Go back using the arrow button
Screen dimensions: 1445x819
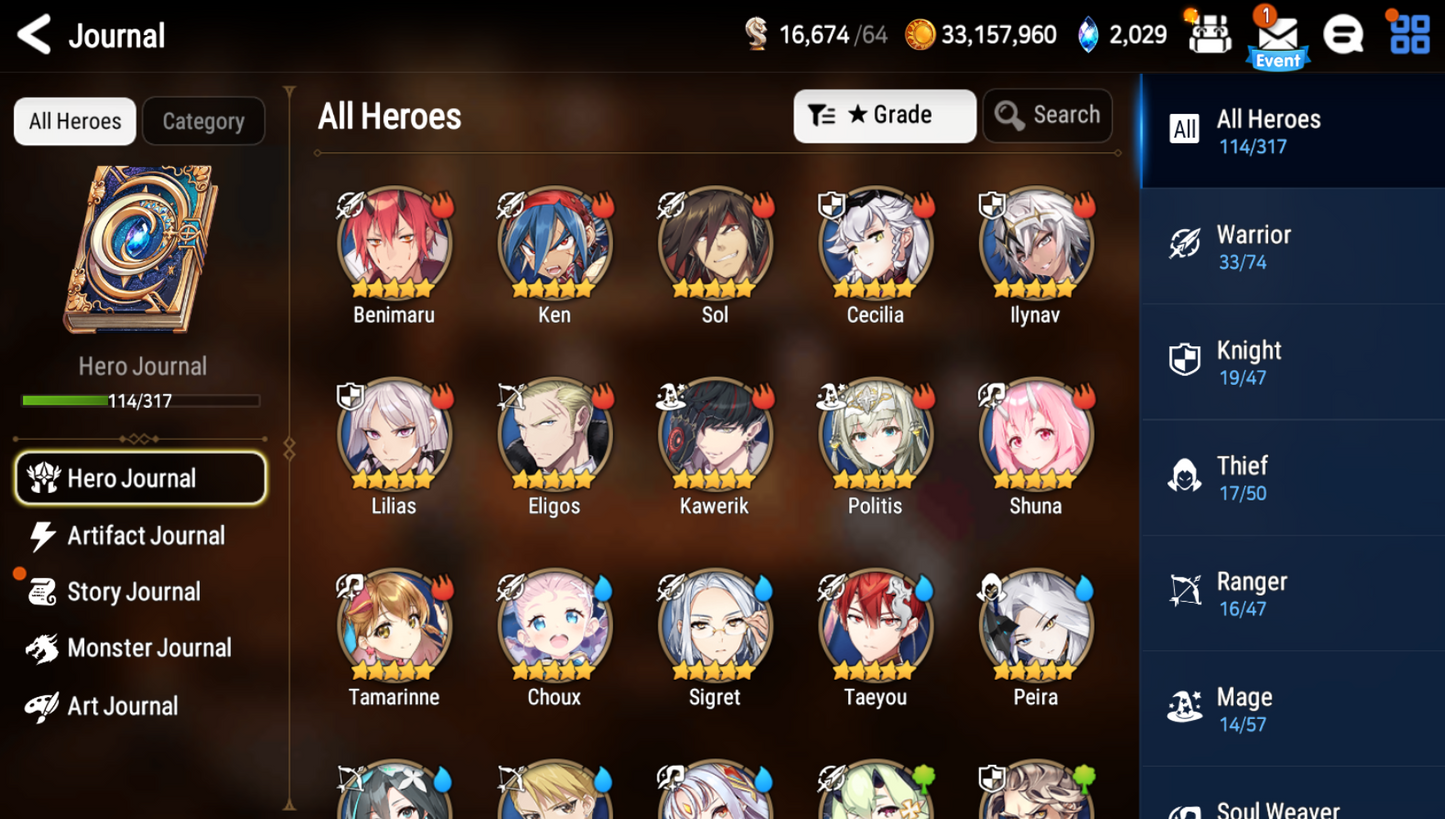(x=31, y=34)
